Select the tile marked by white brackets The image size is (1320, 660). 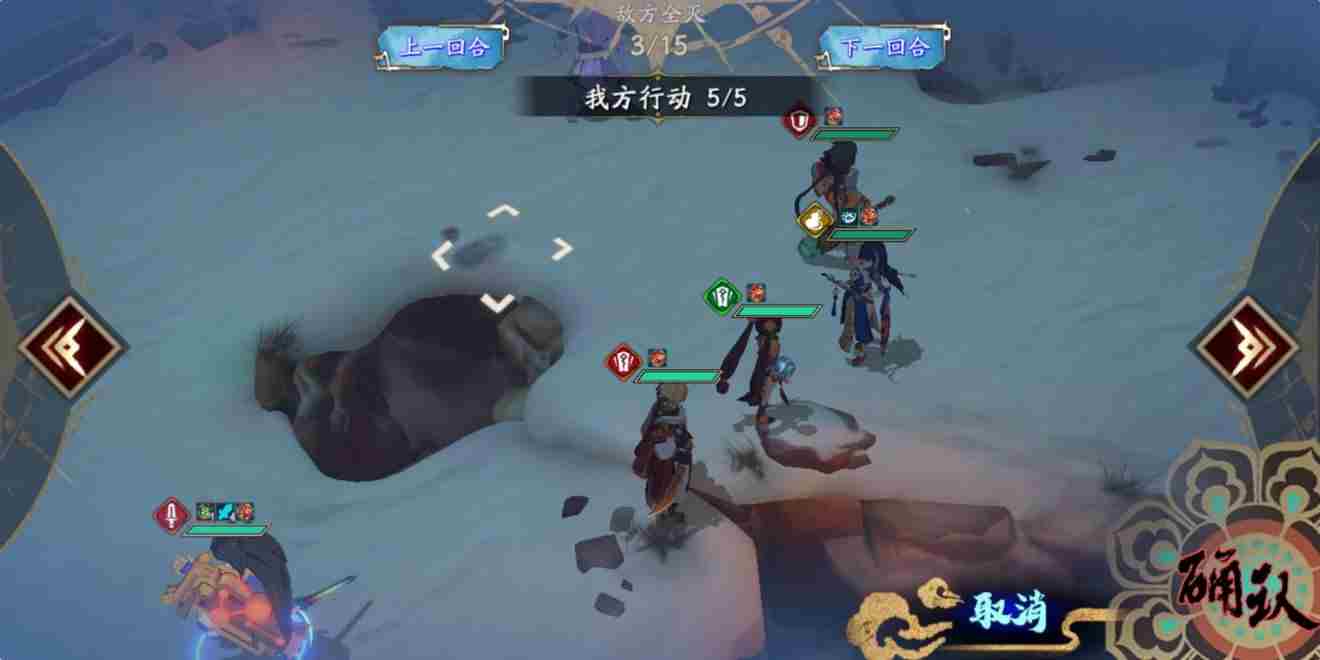click(x=502, y=255)
